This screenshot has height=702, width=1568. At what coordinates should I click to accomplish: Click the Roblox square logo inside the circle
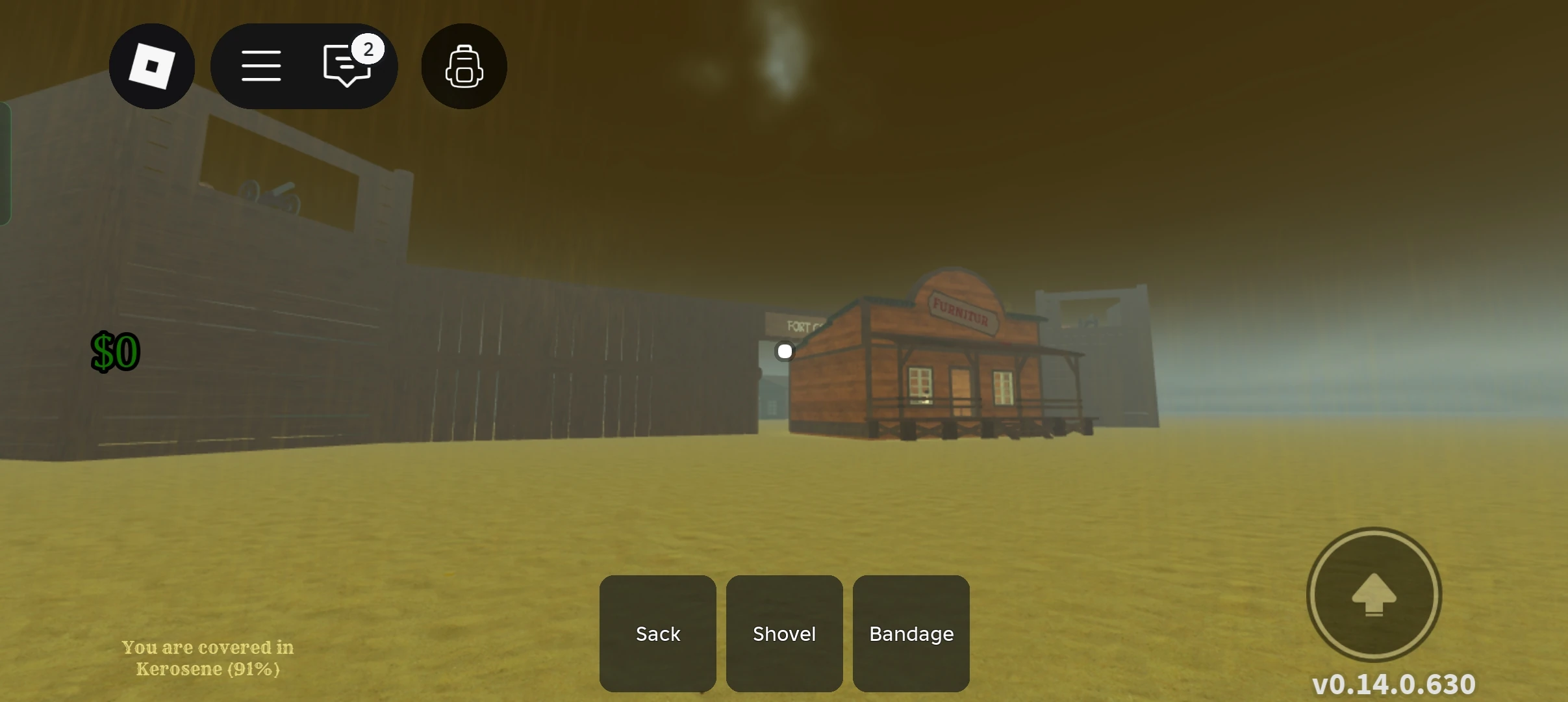[151, 66]
